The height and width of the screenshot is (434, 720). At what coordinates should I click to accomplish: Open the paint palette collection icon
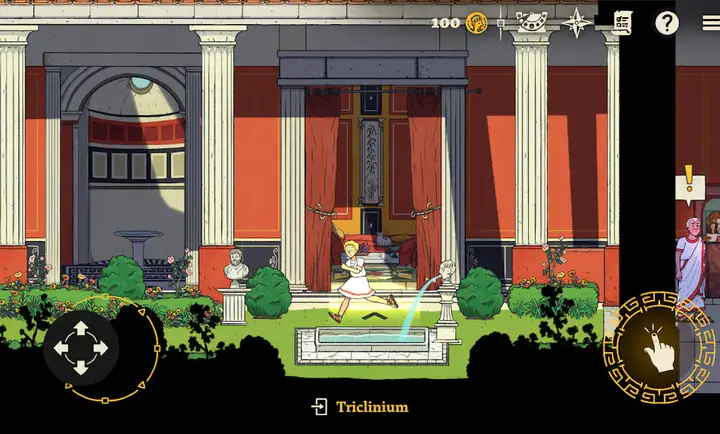[530, 22]
